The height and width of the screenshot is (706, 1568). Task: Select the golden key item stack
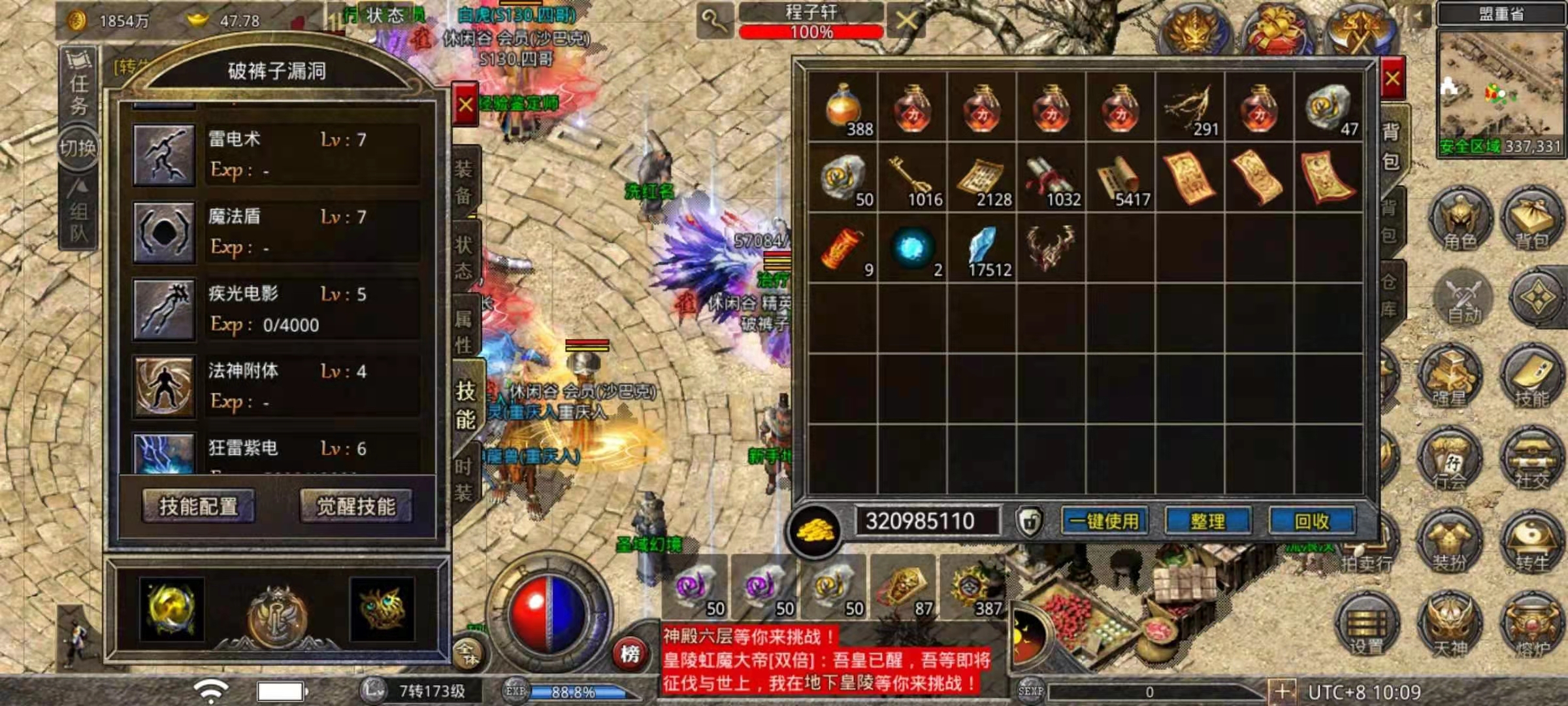pyautogui.click(x=913, y=178)
